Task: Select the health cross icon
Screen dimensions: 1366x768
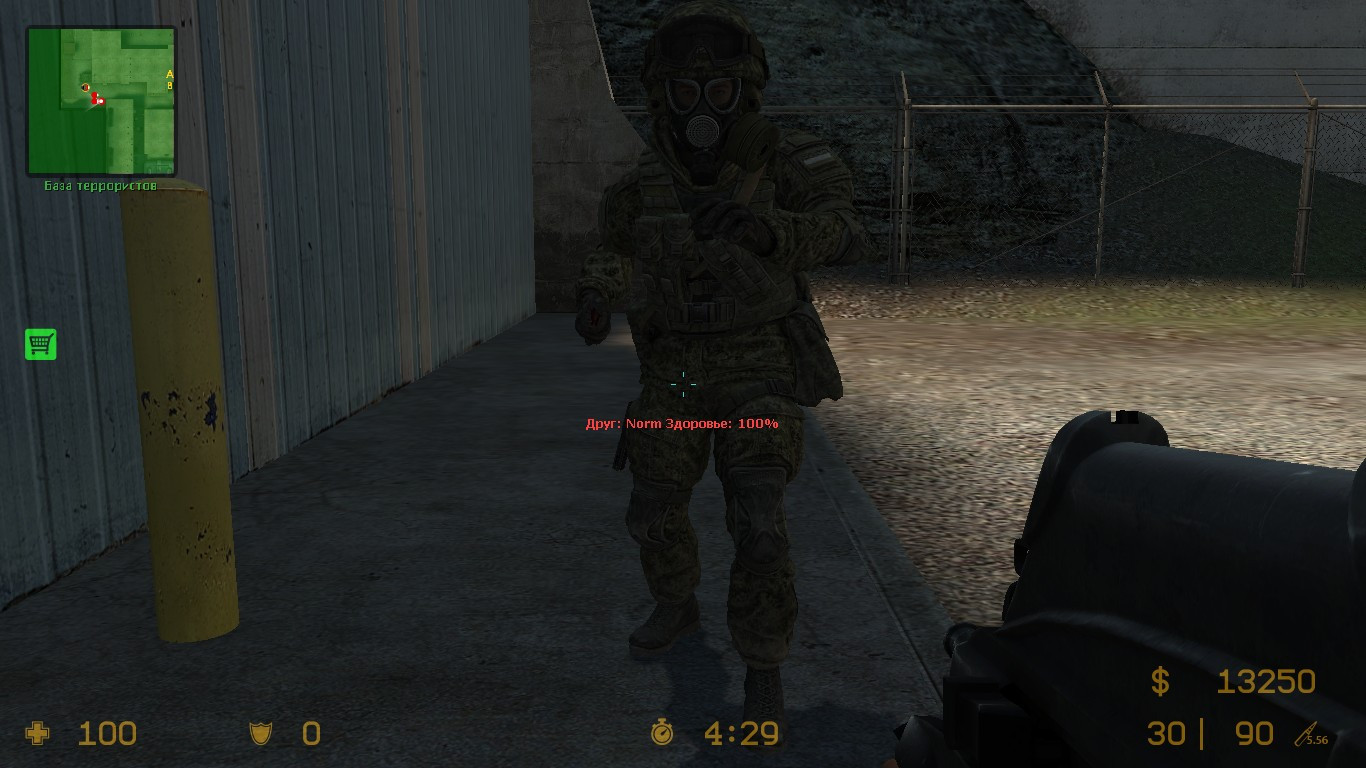Action: click(x=38, y=734)
